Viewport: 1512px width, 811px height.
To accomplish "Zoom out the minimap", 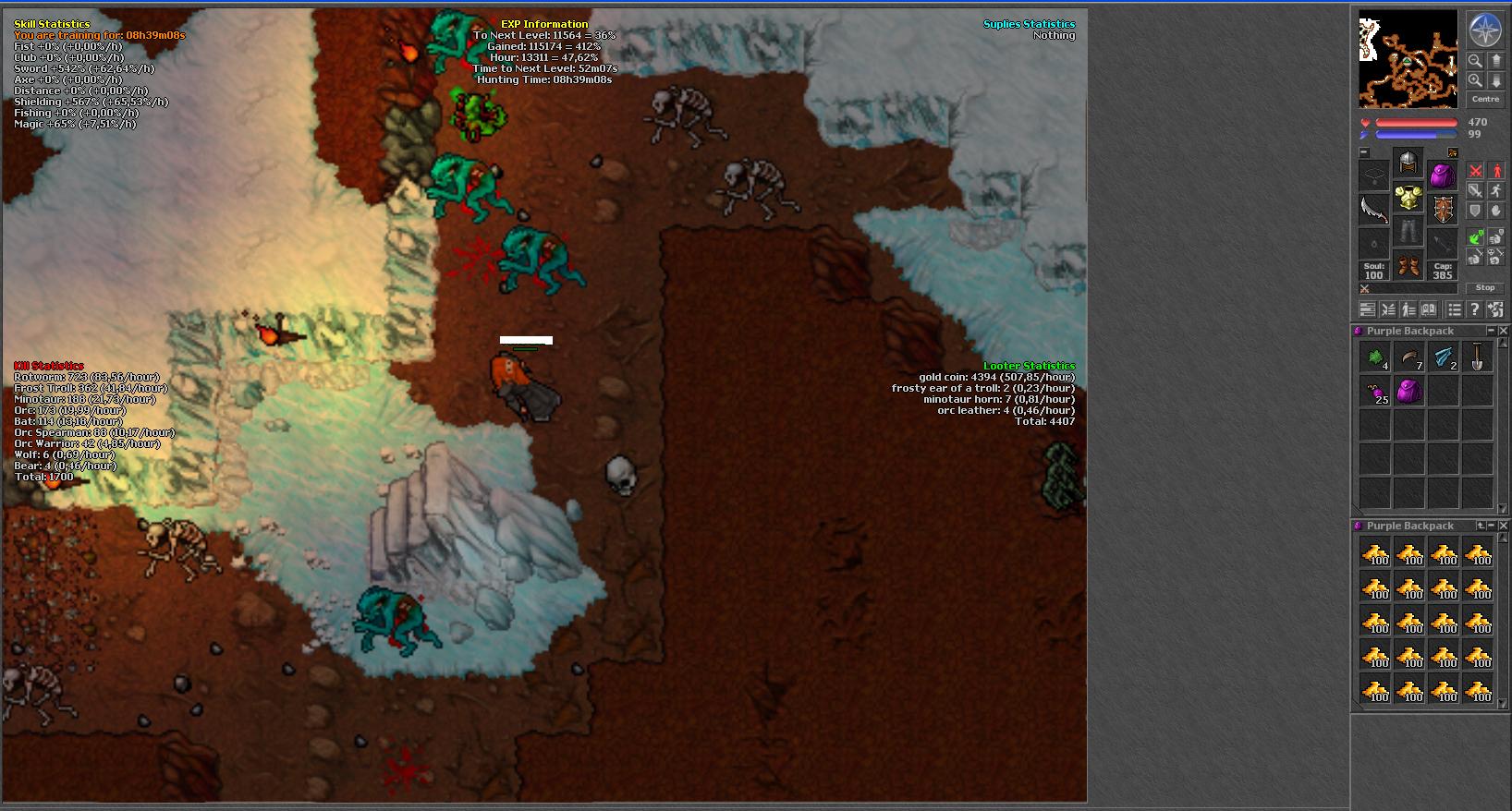I will (x=1475, y=61).
